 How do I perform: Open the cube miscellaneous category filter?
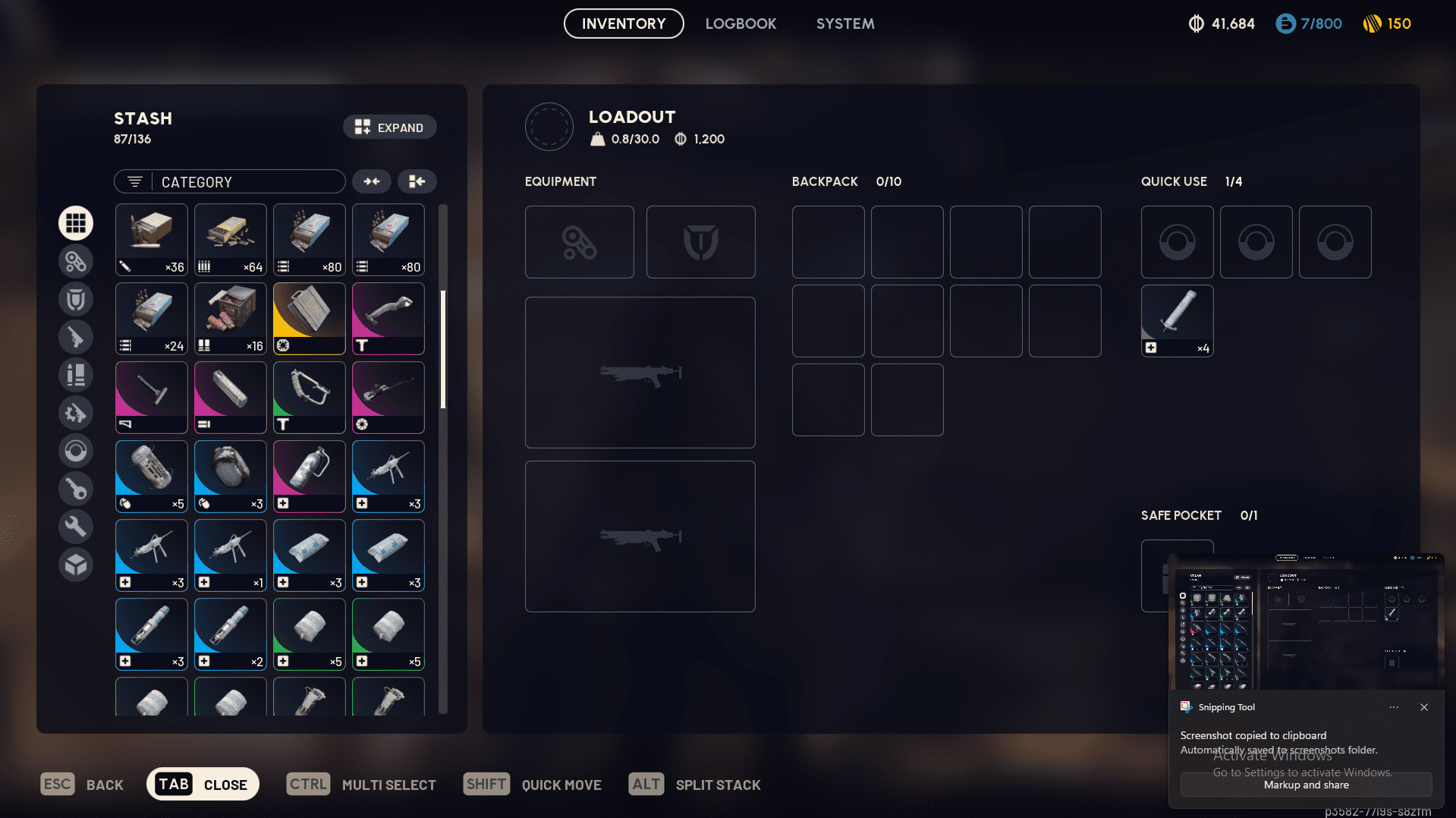pyautogui.click(x=76, y=564)
